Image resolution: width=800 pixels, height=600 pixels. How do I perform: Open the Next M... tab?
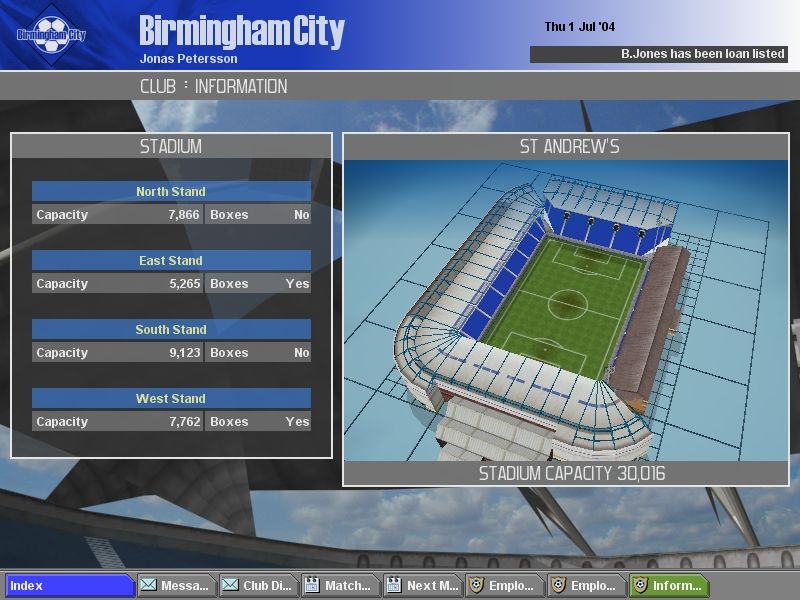pos(421,586)
